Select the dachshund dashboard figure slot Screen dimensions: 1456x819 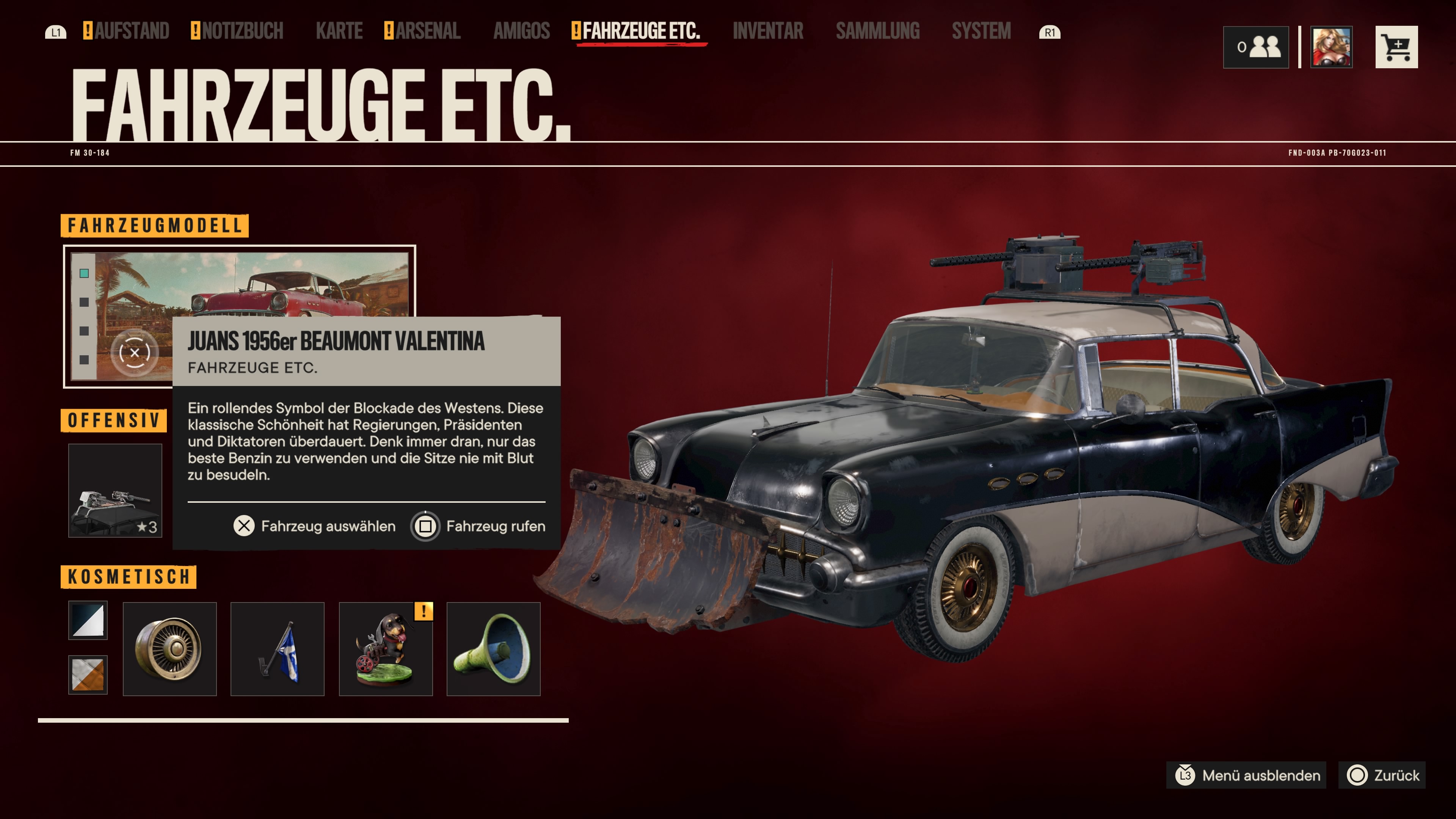click(386, 649)
